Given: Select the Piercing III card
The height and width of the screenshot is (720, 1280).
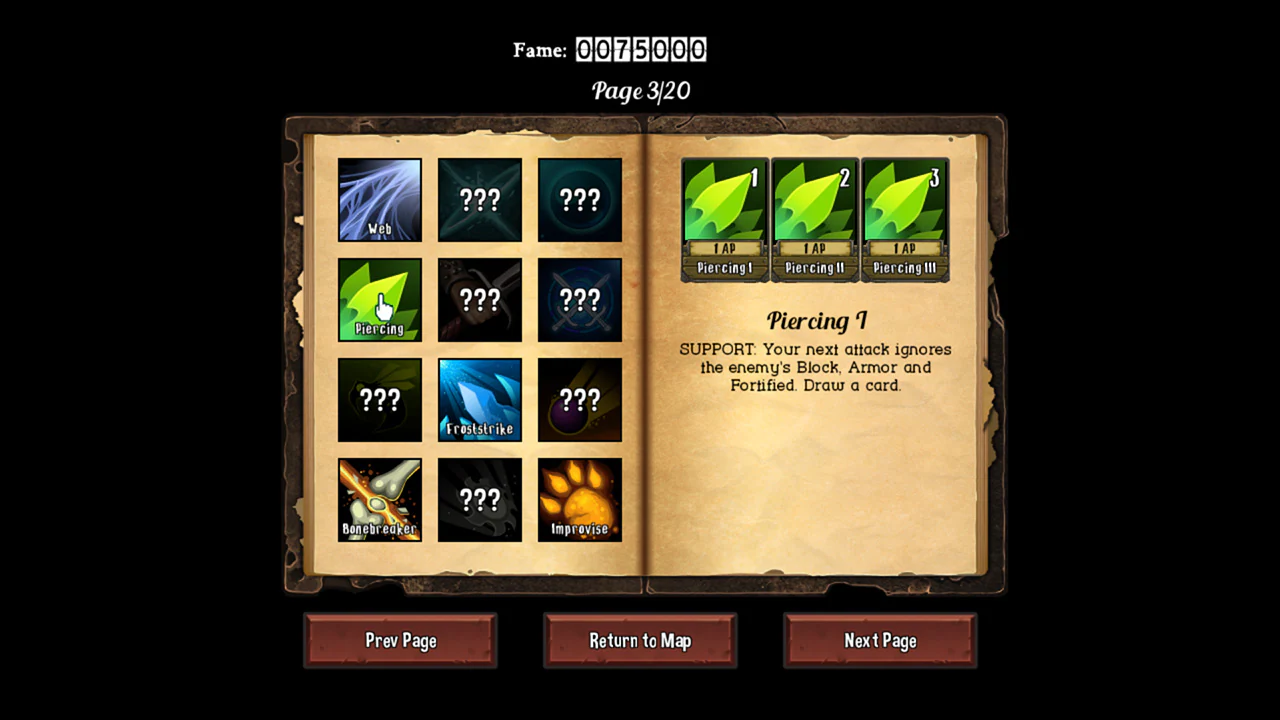Looking at the screenshot, I should tap(904, 218).
